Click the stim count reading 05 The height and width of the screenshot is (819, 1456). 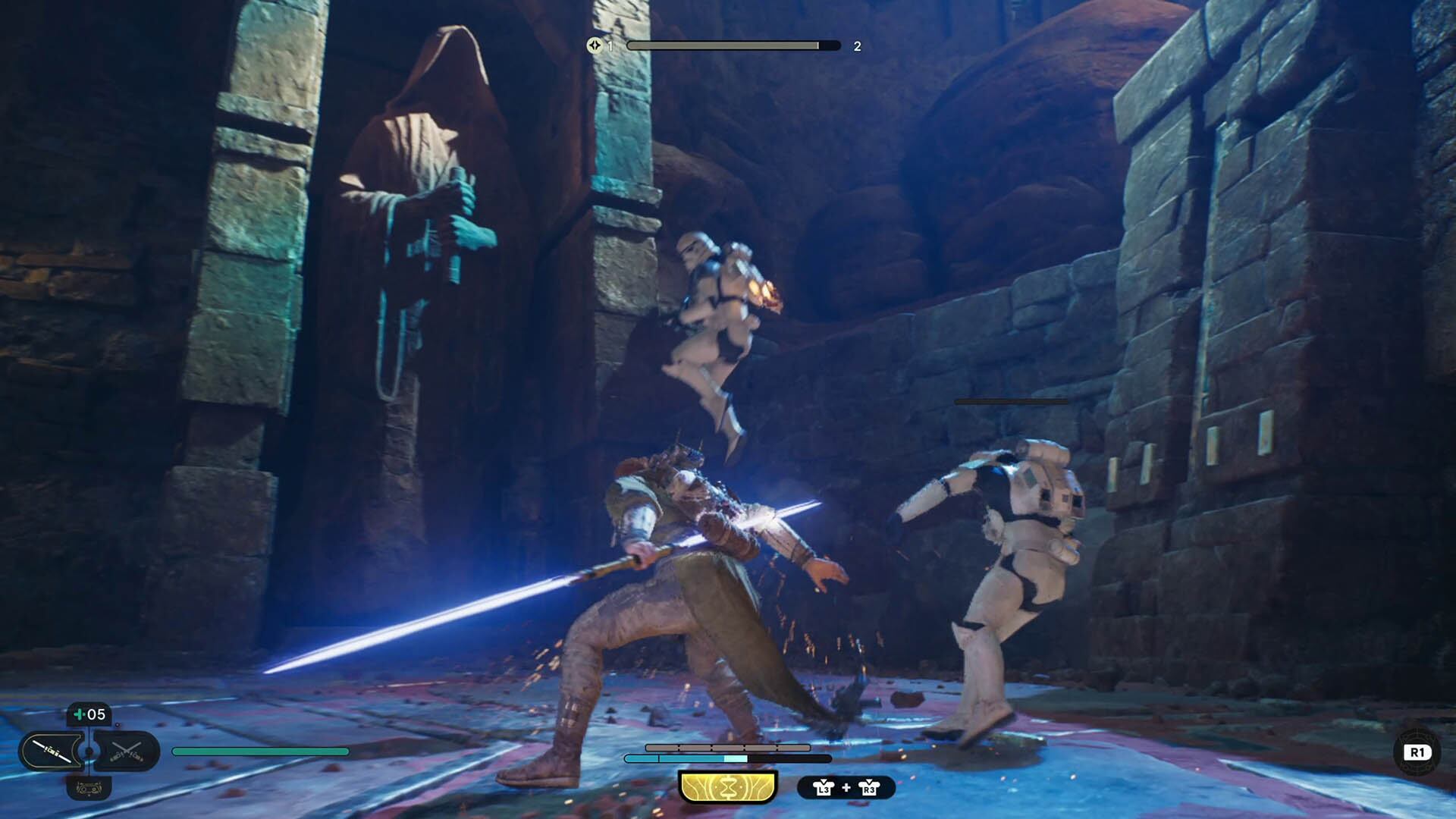click(x=96, y=714)
